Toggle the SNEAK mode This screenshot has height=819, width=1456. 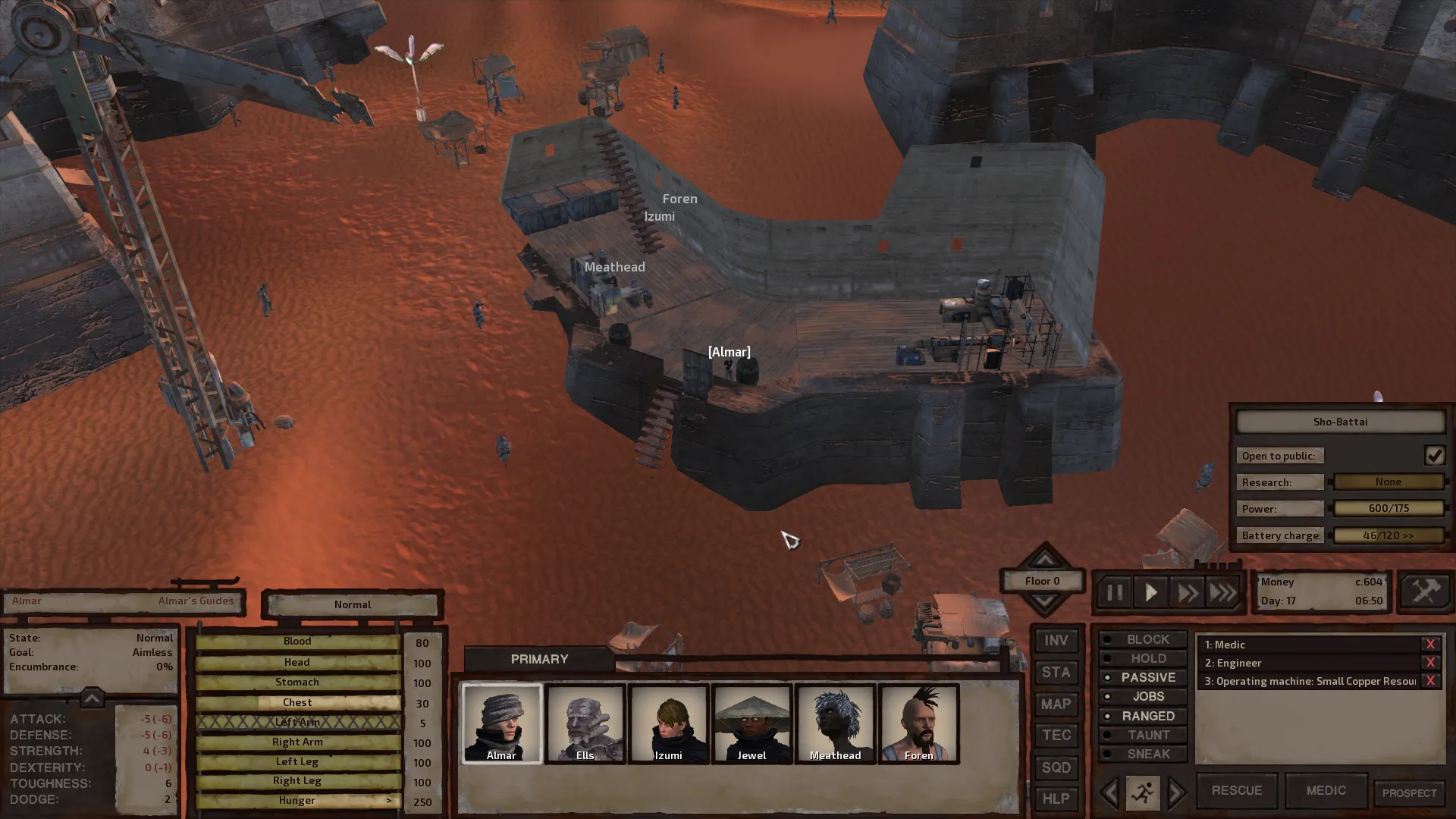tap(1143, 754)
